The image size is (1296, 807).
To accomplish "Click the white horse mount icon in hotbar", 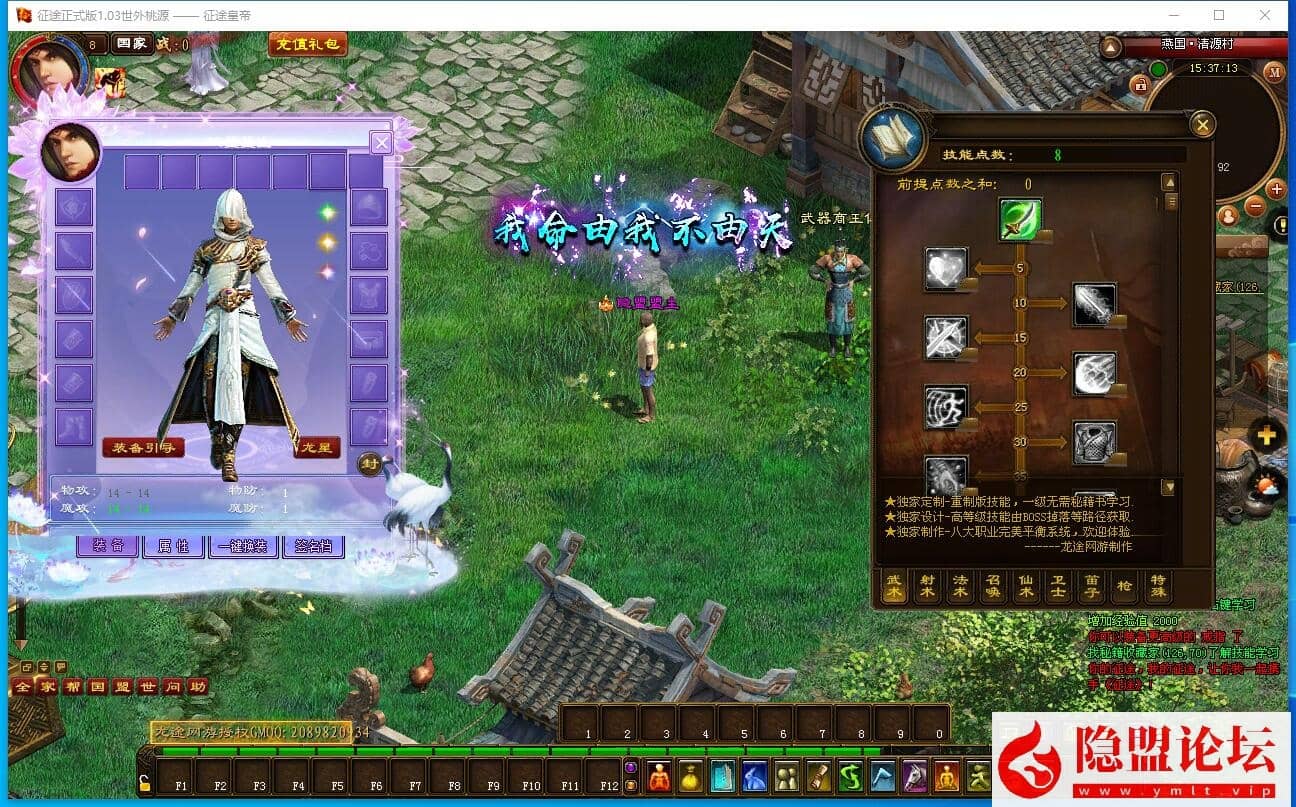I will (913, 779).
